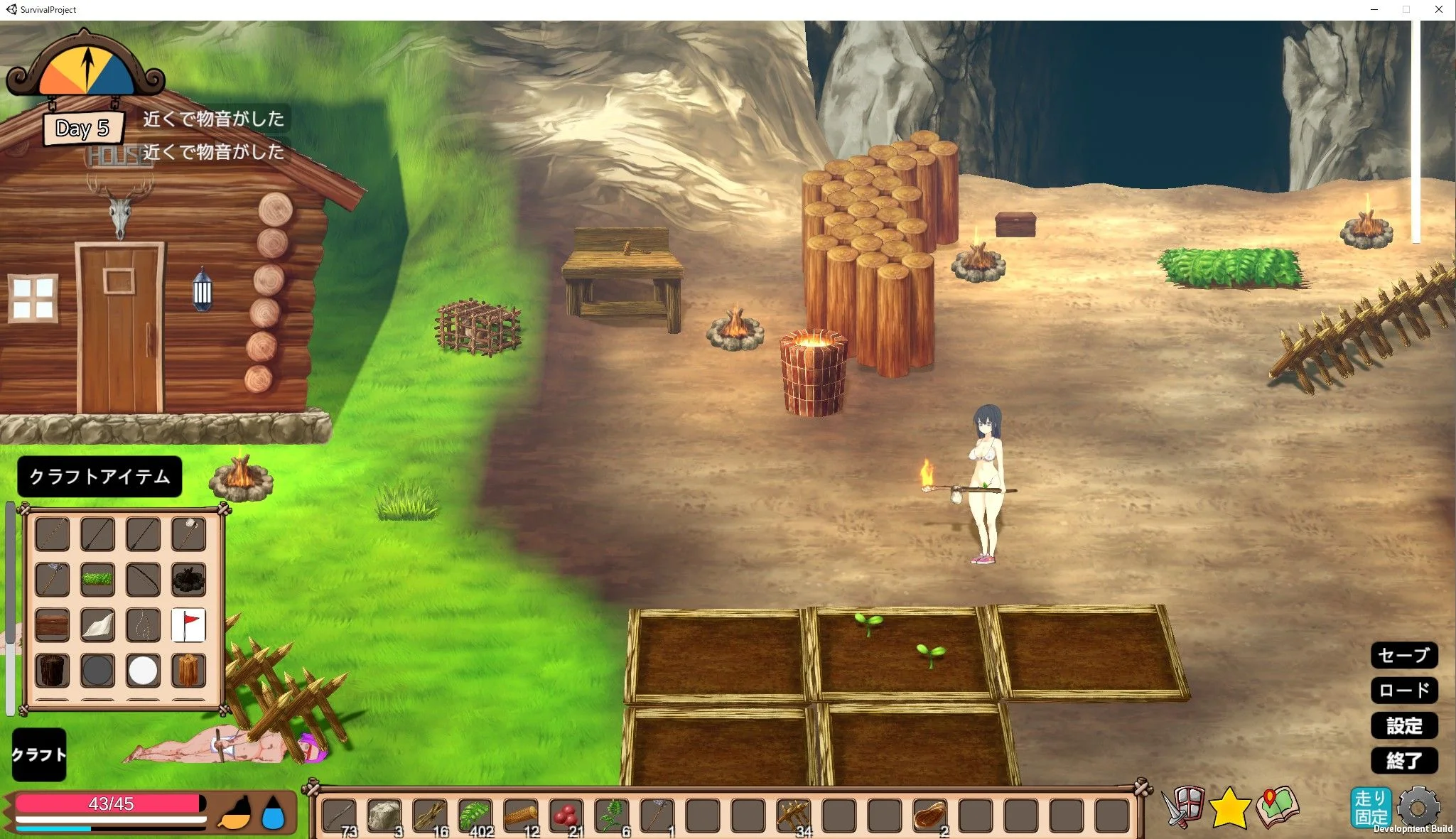Select the stone hotbar slot

click(384, 816)
